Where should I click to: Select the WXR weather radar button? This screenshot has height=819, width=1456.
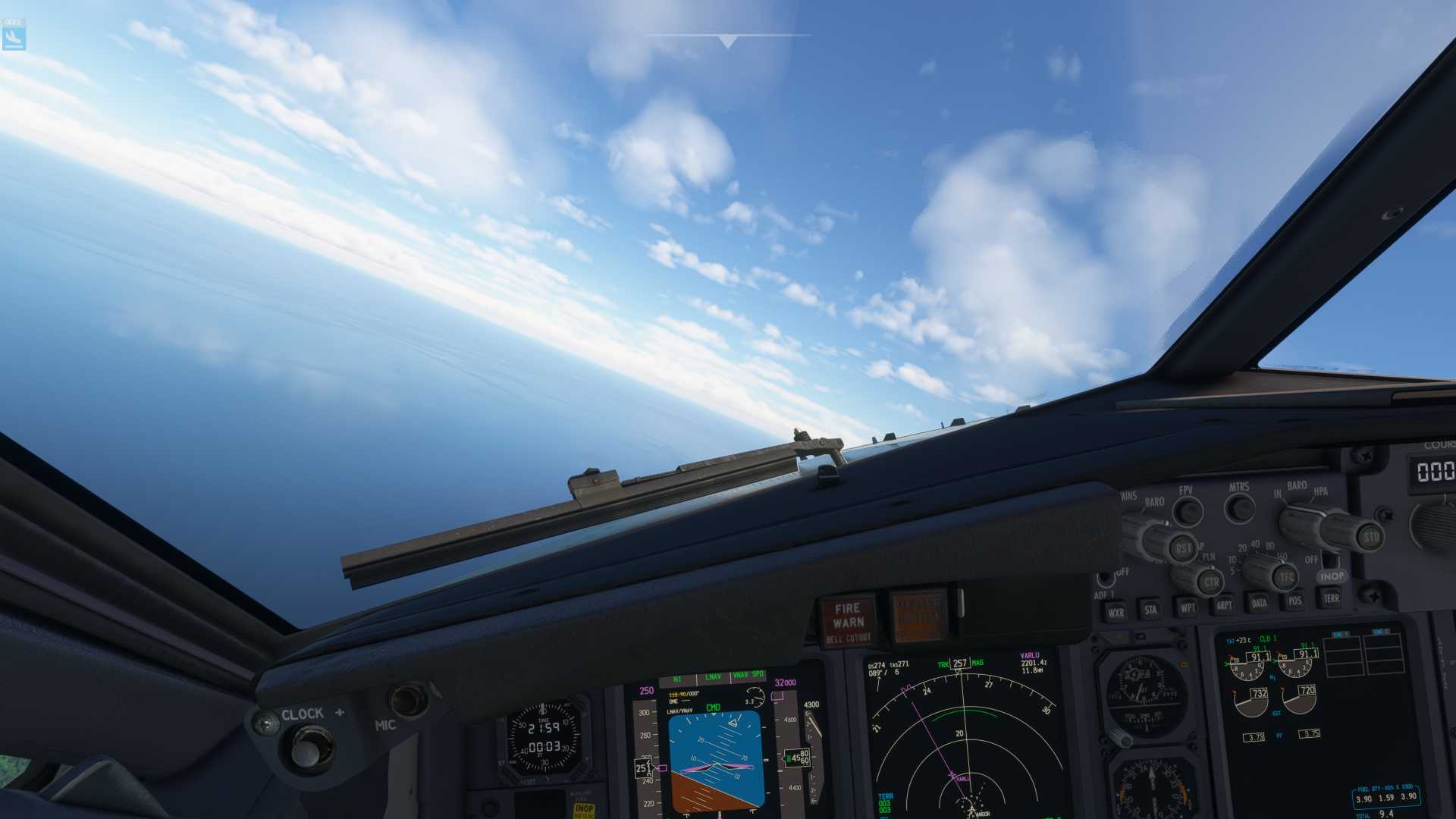1118,612
